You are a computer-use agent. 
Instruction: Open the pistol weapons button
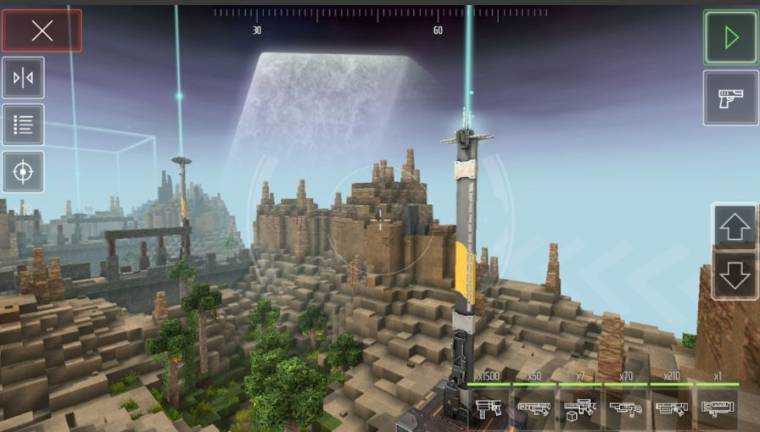(x=730, y=98)
